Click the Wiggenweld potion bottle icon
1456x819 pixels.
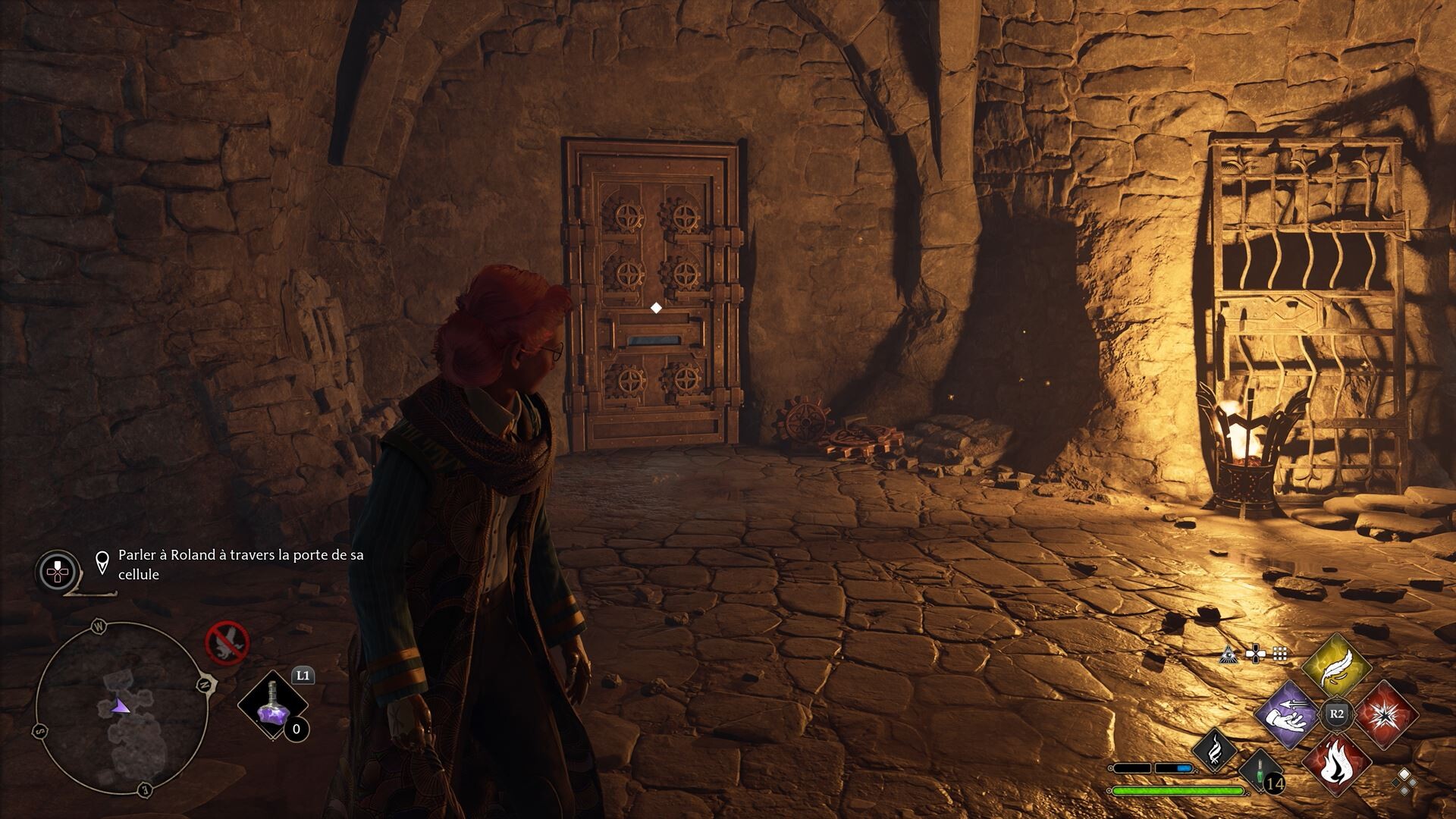coord(1260,770)
